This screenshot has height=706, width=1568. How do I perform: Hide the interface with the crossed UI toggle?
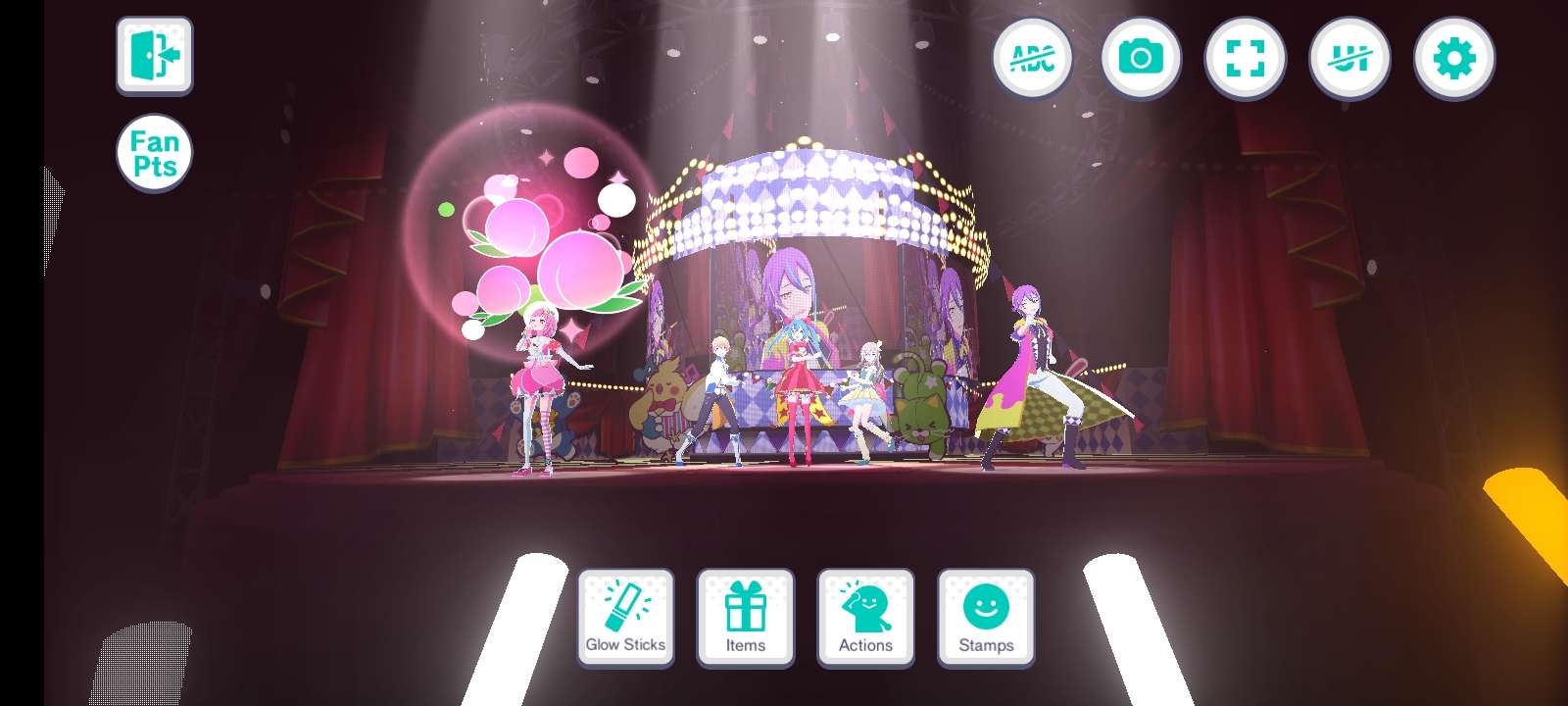pos(1350,58)
